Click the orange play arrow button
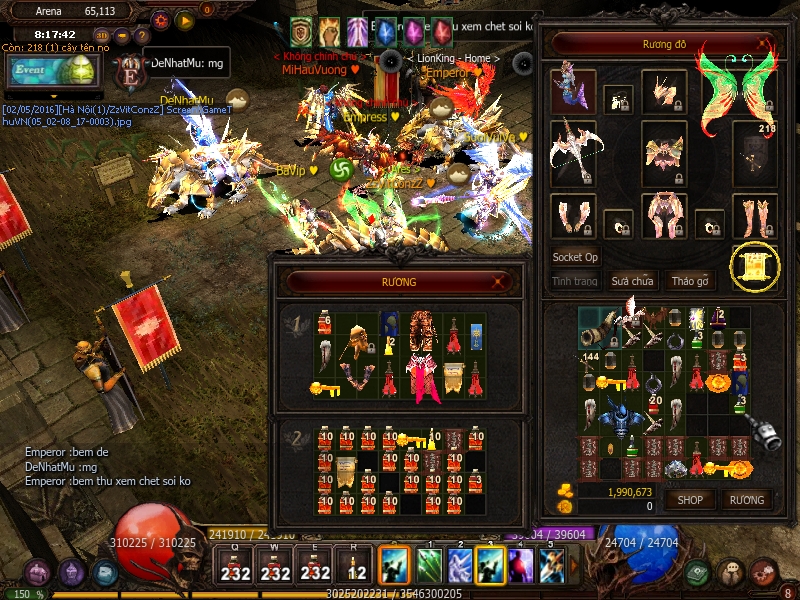This screenshot has width=800, height=600. [184, 19]
